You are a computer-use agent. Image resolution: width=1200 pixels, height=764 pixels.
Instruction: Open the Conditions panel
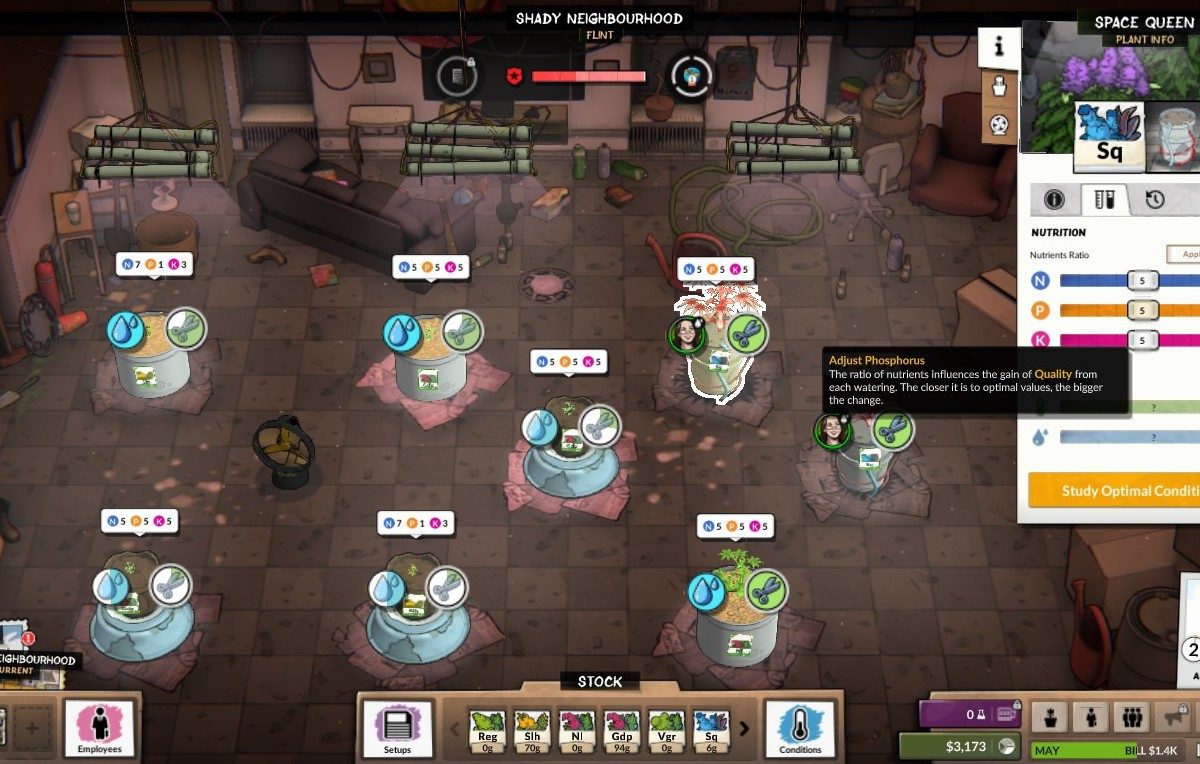click(x=800, y=729)
